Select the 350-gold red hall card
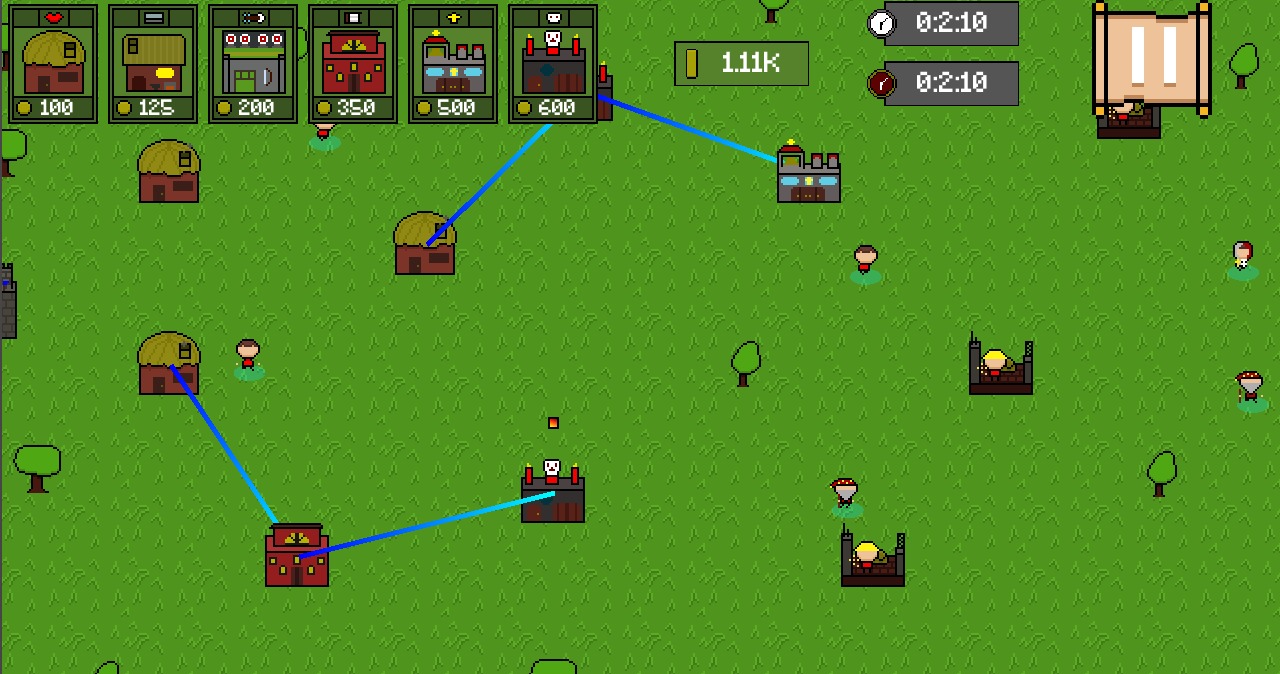1280x674 pixels. [353, 64]
